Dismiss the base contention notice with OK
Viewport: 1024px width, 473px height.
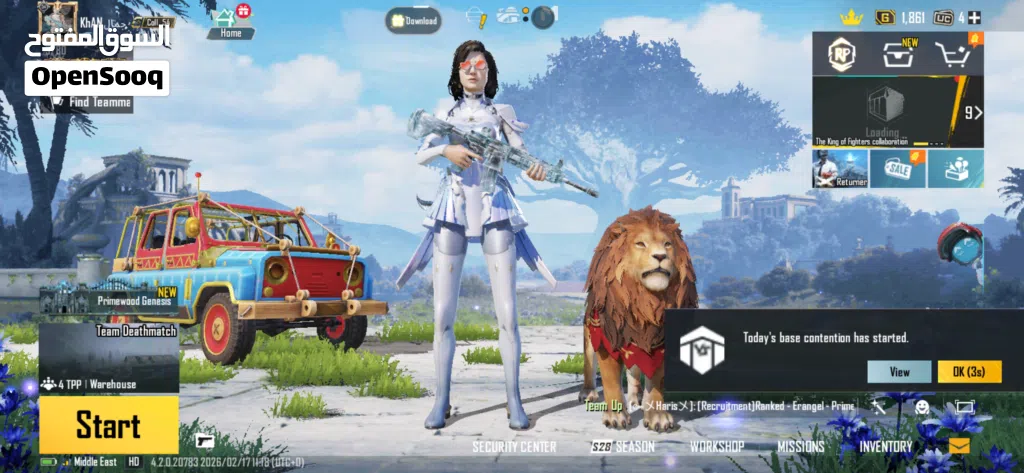[968, 372]
